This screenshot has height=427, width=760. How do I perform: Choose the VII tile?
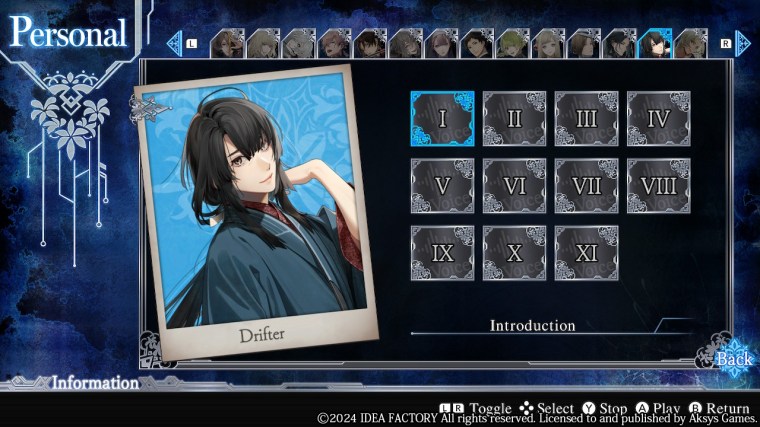click(586, 186)
